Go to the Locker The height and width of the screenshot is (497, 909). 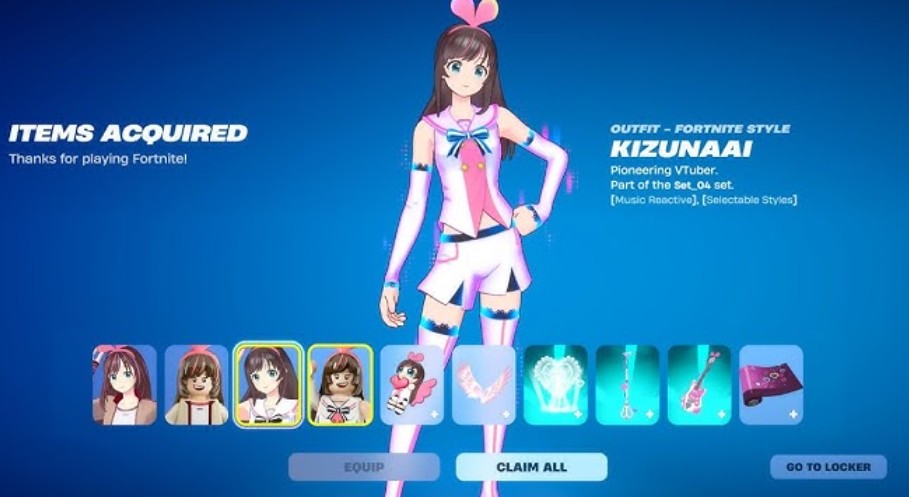(x=828, y=467)
